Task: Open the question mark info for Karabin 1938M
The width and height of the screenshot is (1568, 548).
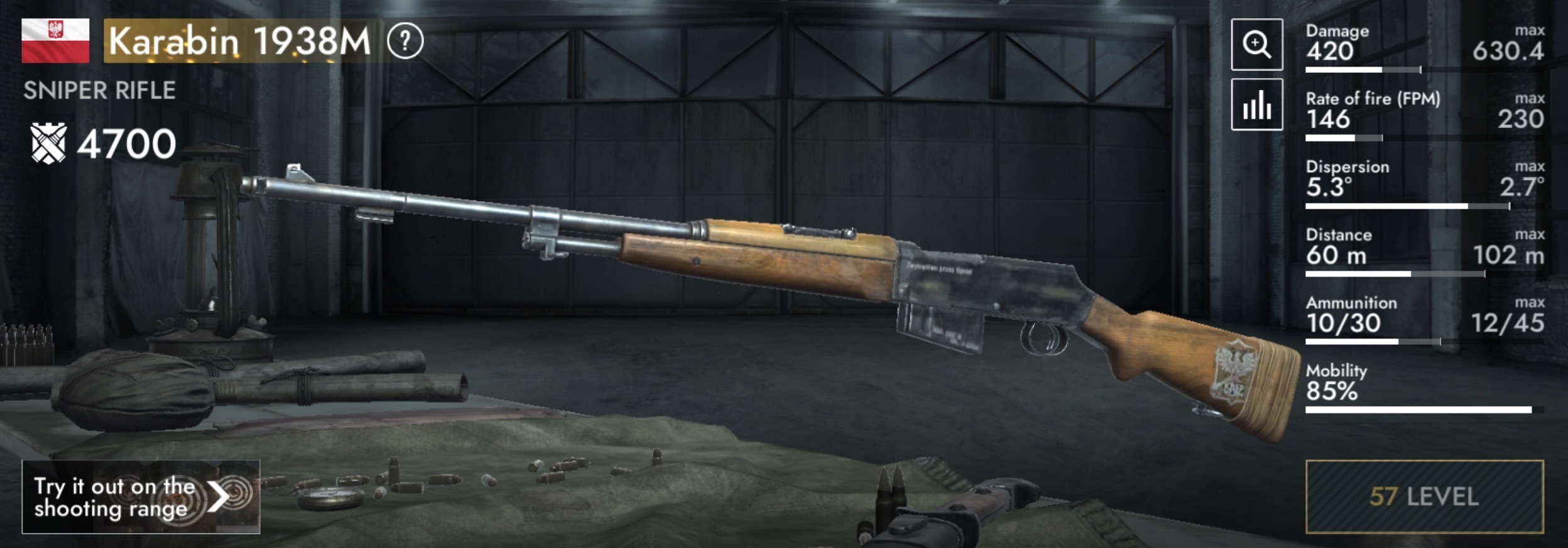Action: (405, 41)
